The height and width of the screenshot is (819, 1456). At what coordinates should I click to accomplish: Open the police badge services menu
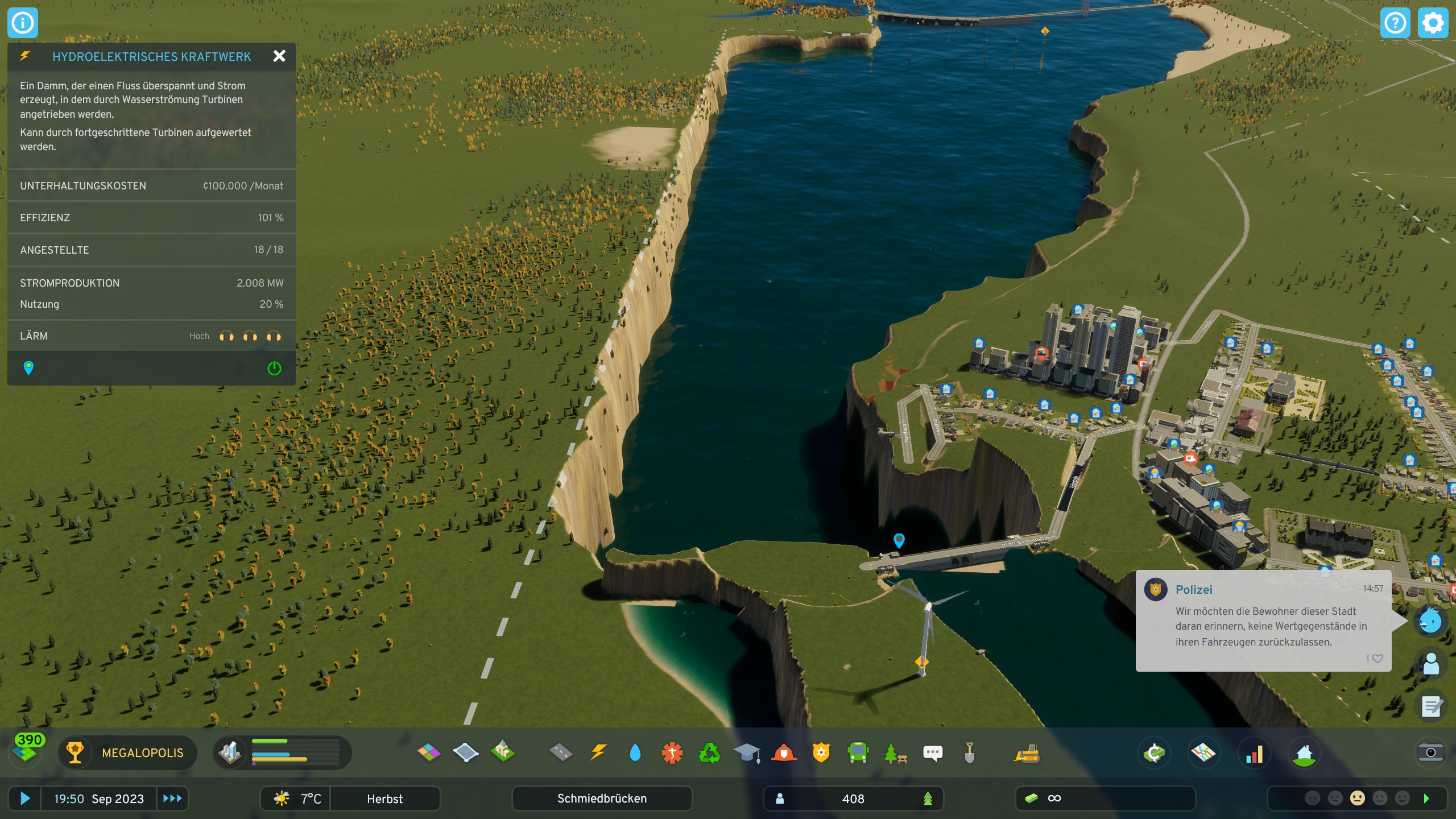(x=821, y=753)
